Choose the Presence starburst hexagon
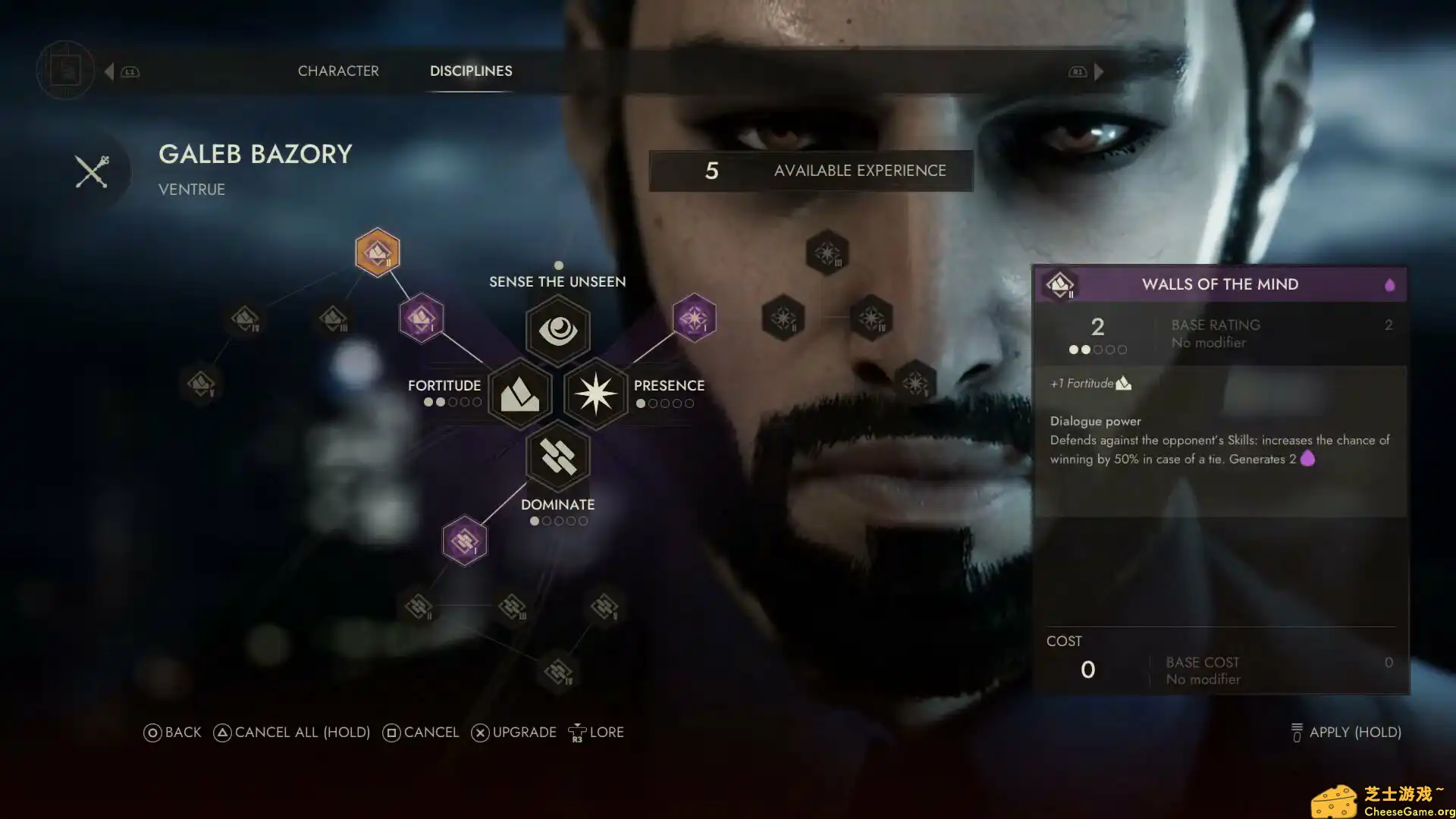Viewport: 1456px width, 819px height. pyautogui.click(x=596, y=394)
